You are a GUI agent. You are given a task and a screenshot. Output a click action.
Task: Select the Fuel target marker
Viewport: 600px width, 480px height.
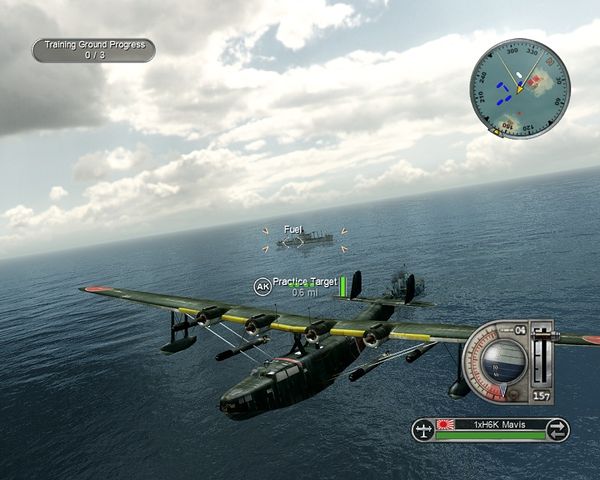(292, 229)
